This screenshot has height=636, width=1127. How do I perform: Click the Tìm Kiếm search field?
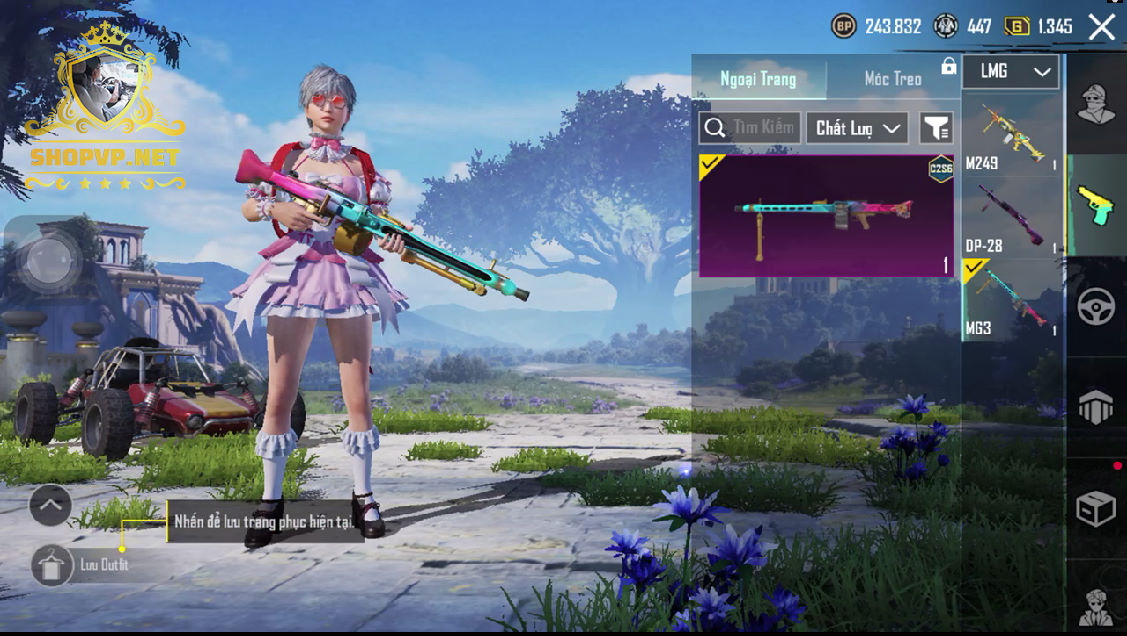tap(750, 128)
